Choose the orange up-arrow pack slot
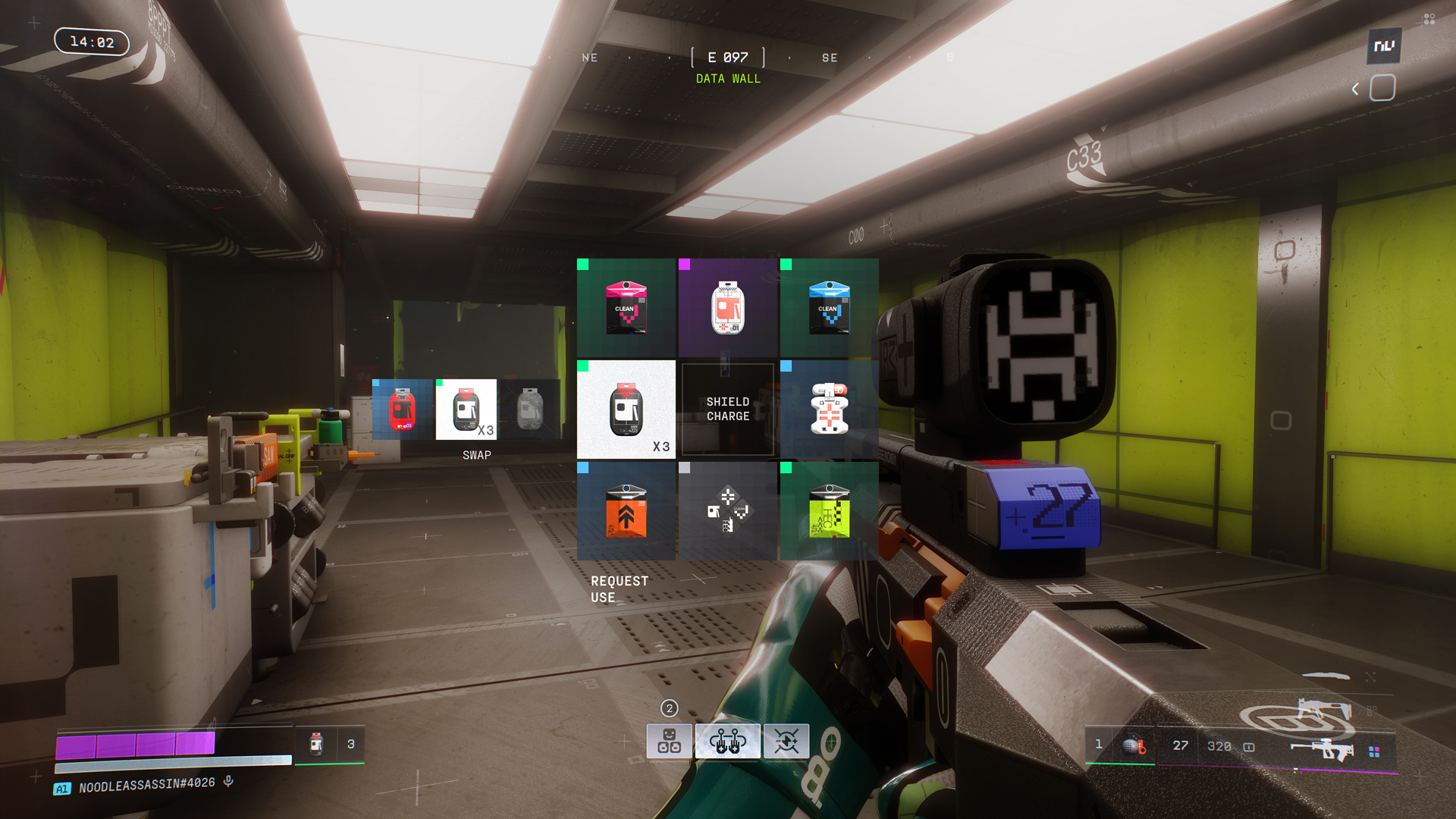 pyautogui.click(x=626, y=511)
